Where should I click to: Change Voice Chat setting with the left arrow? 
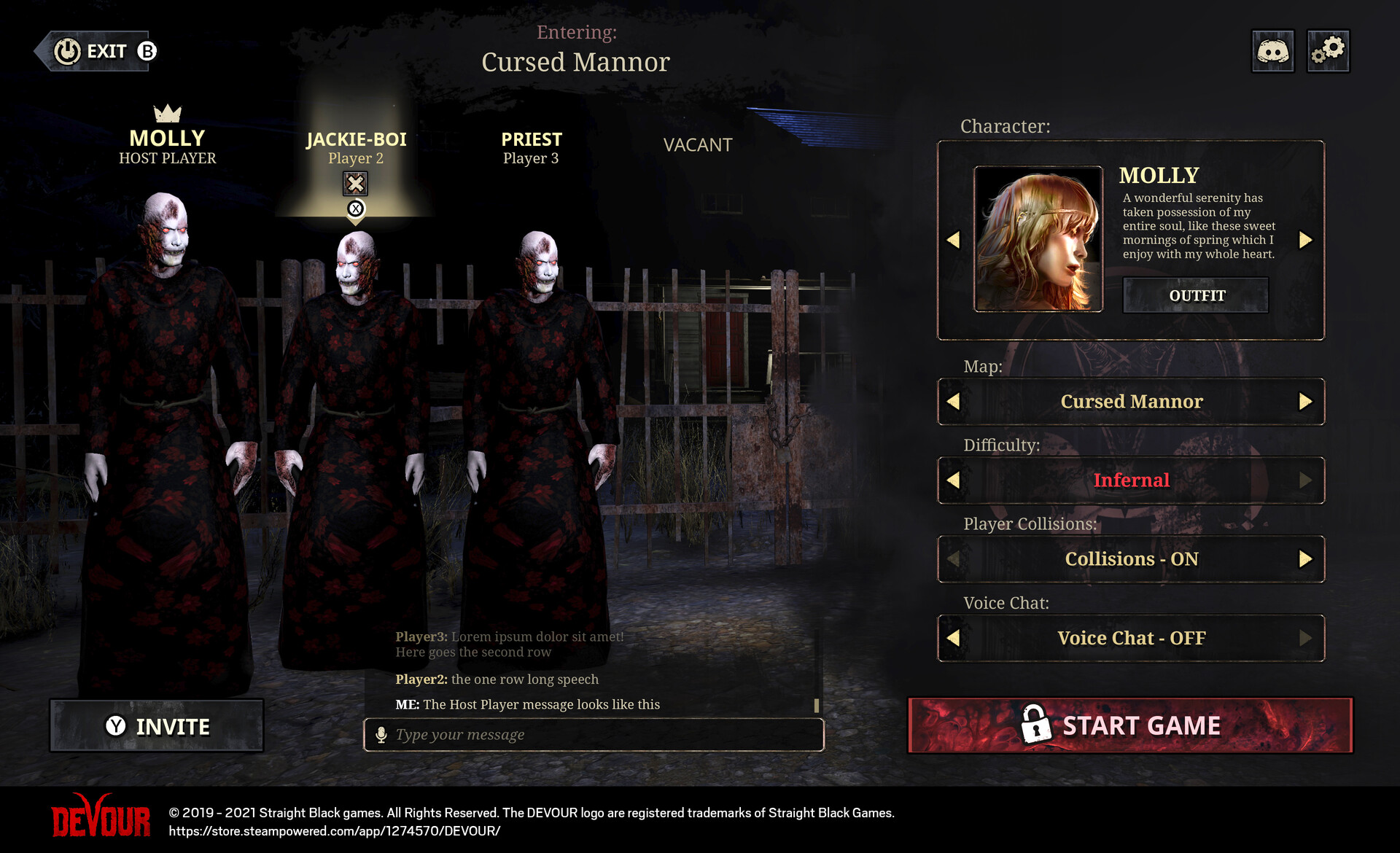pos(953,638)
